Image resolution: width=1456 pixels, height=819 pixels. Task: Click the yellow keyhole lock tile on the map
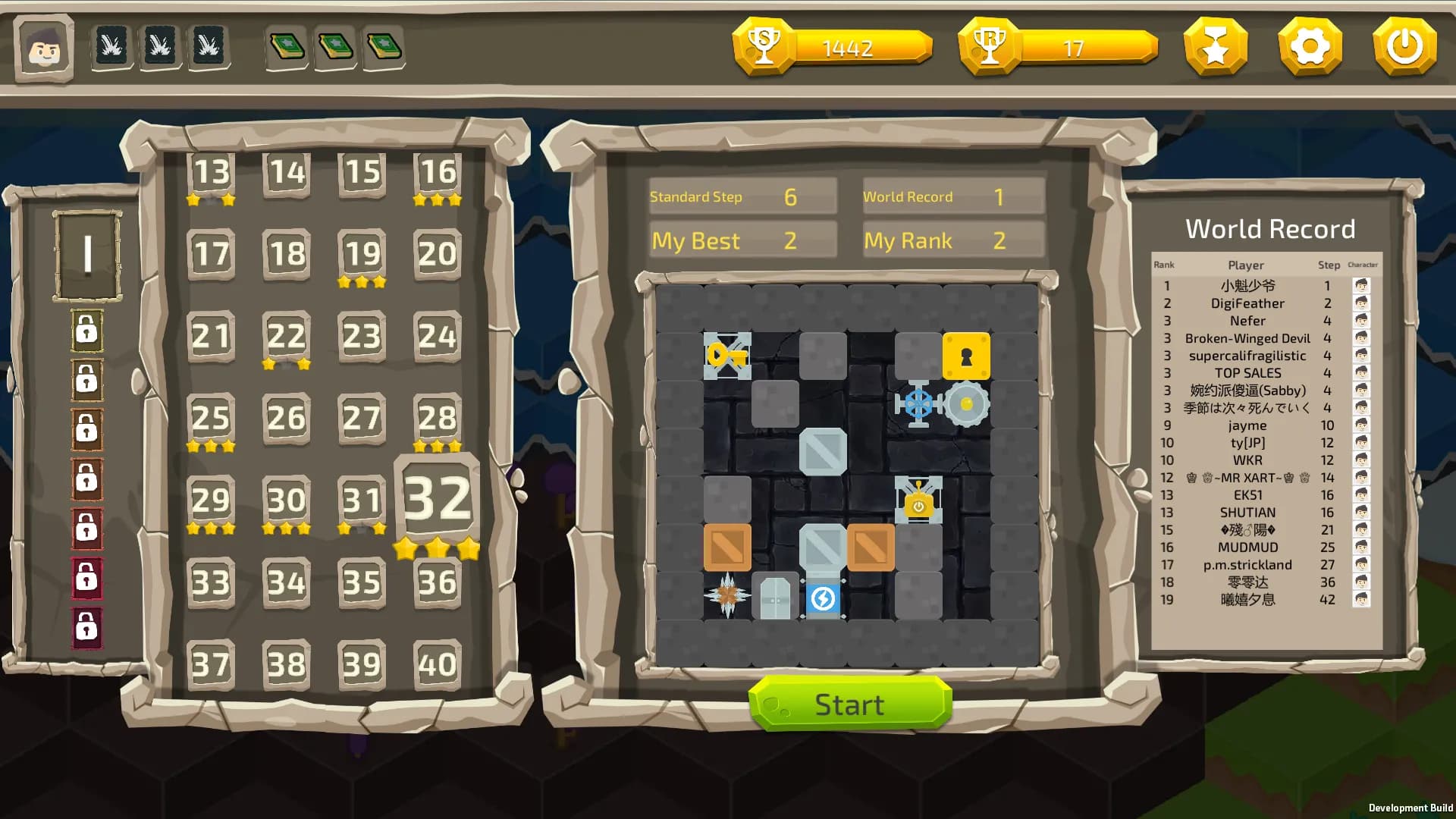(965, 353)
